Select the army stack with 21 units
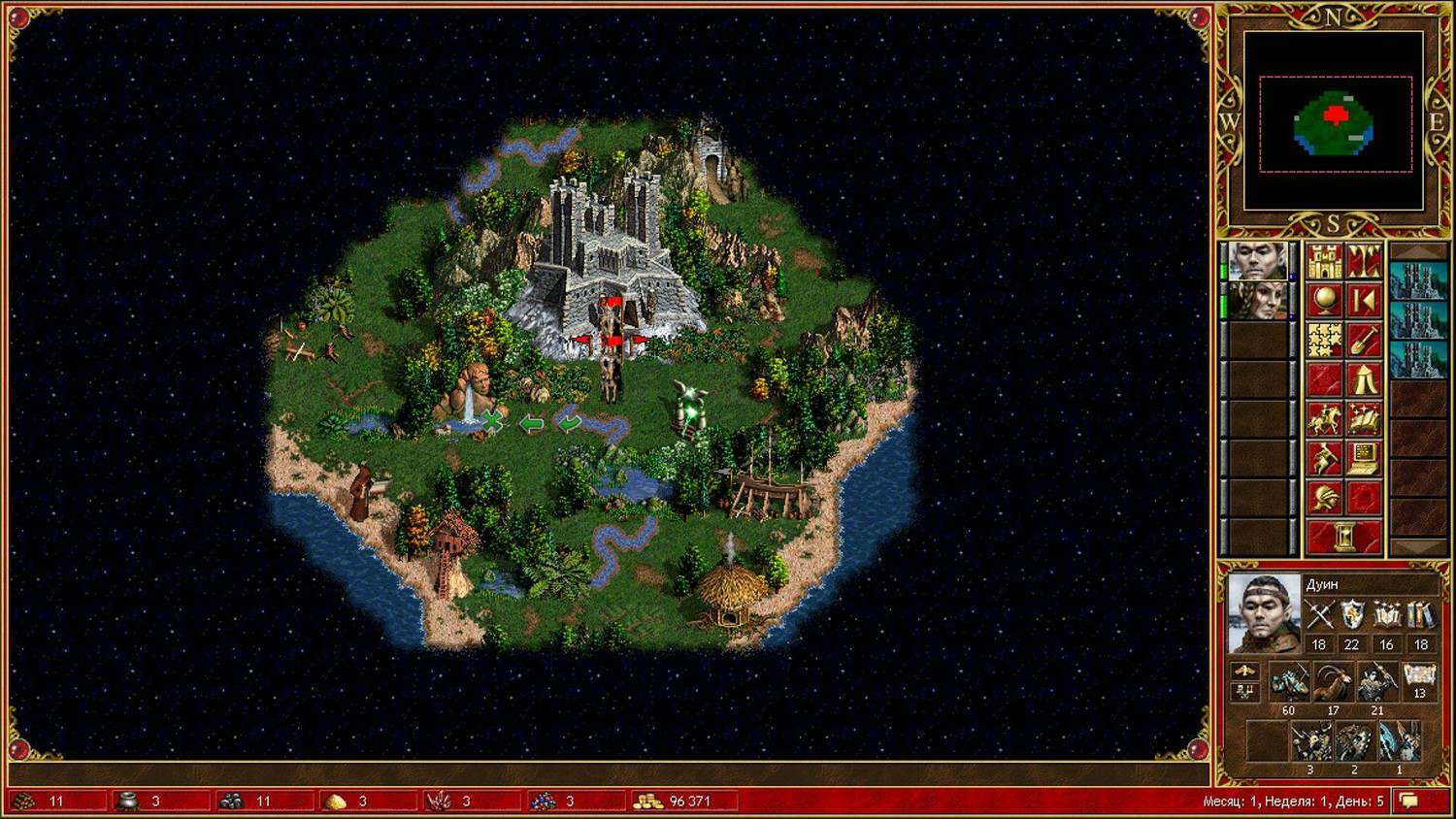Image resolution: width=1456 pixels, height=819 pixels. pos(1376,684)
